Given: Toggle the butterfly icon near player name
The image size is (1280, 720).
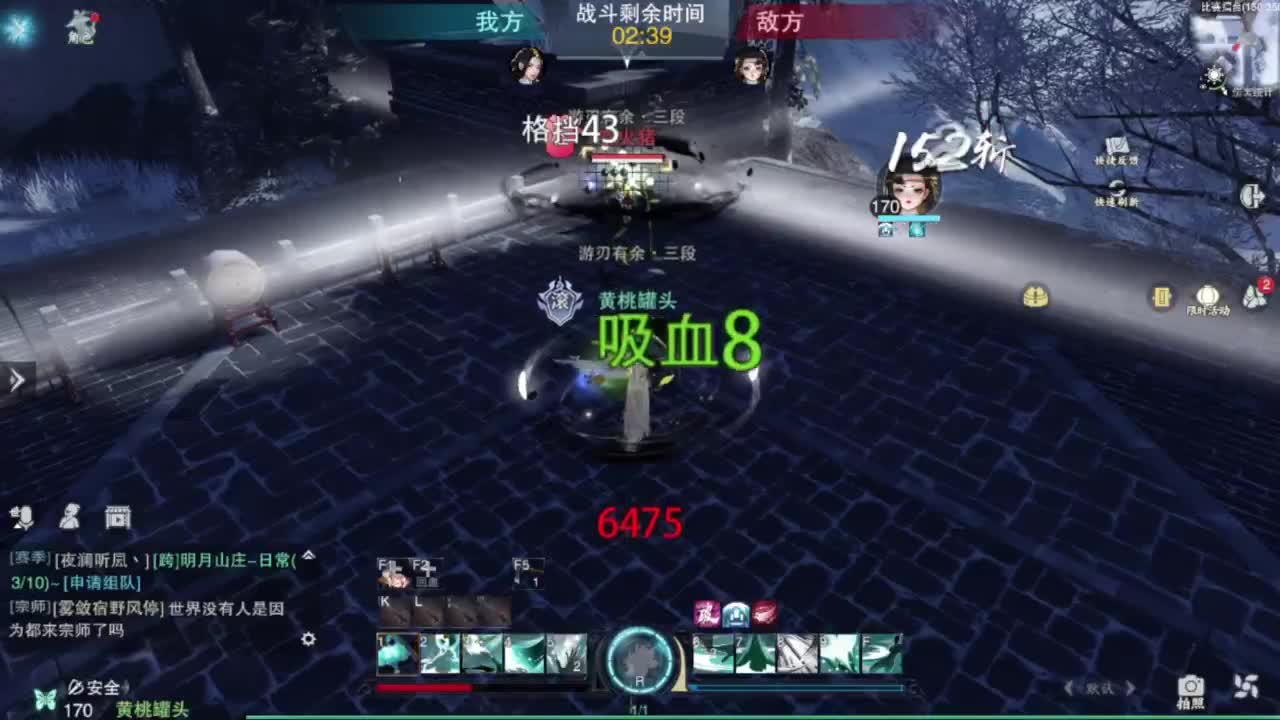Looking at the screenshot, I should click(44, 699).
